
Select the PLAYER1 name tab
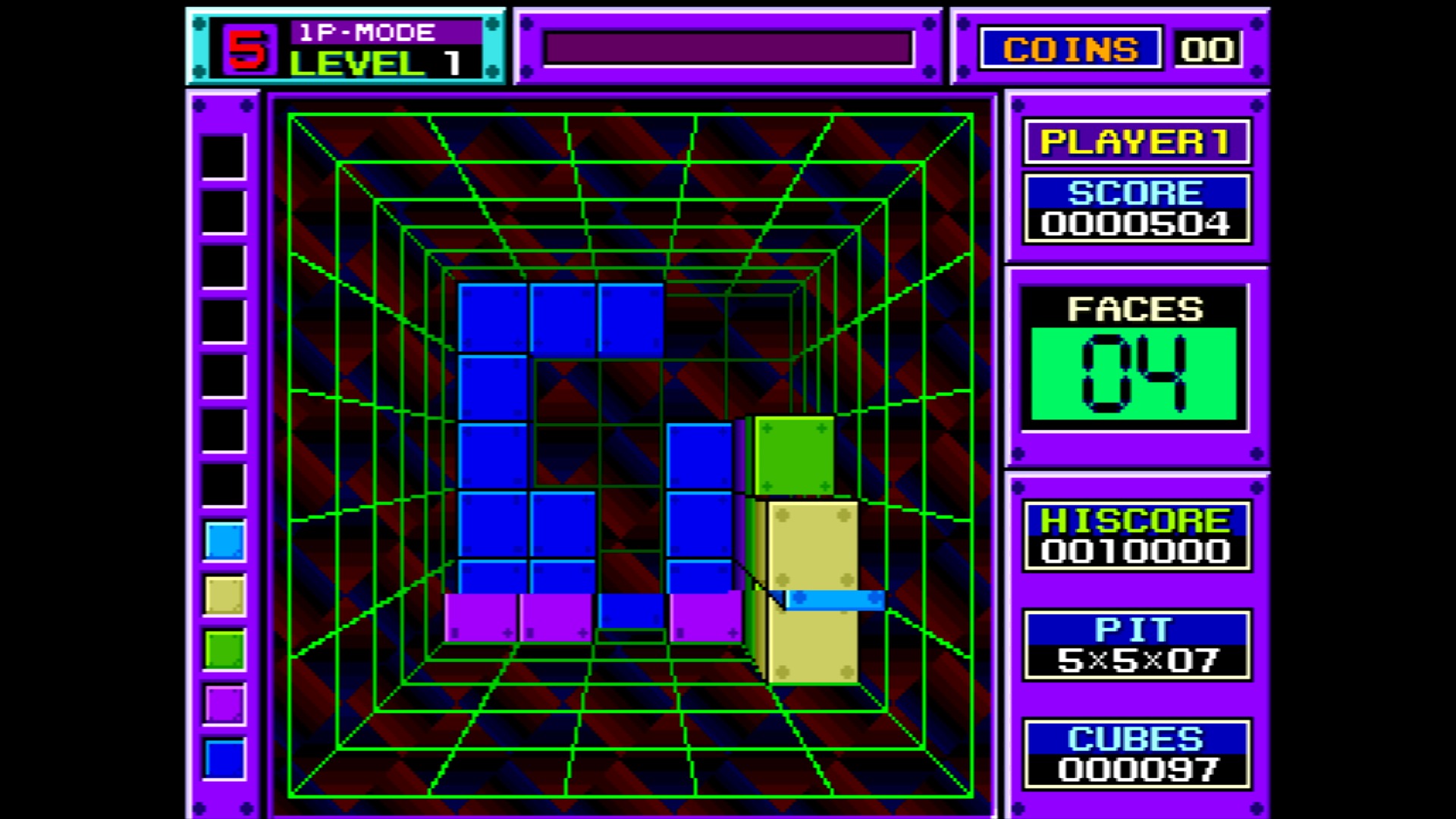tap(1135, 140)
